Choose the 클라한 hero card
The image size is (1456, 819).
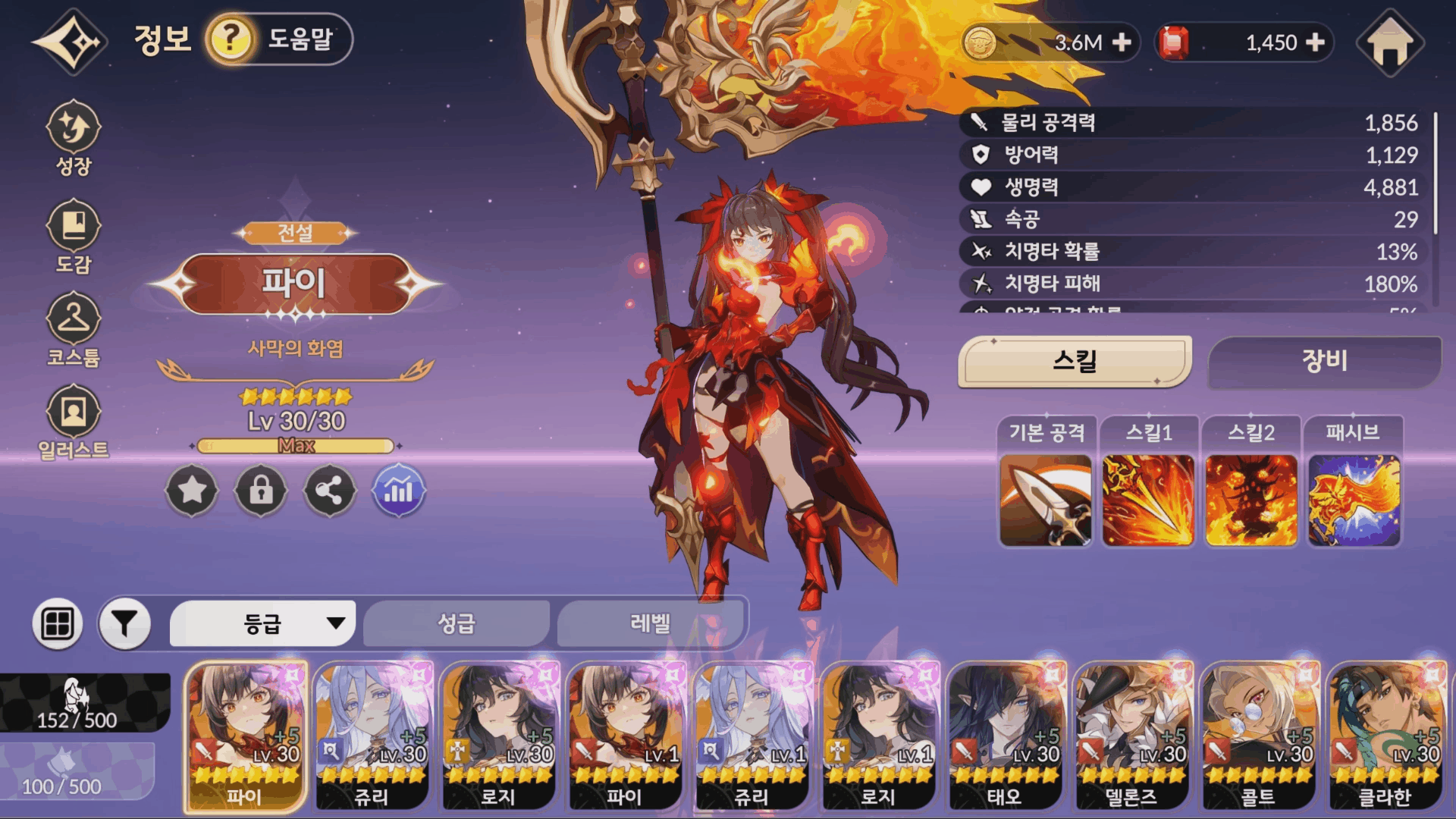[1385, 736]
